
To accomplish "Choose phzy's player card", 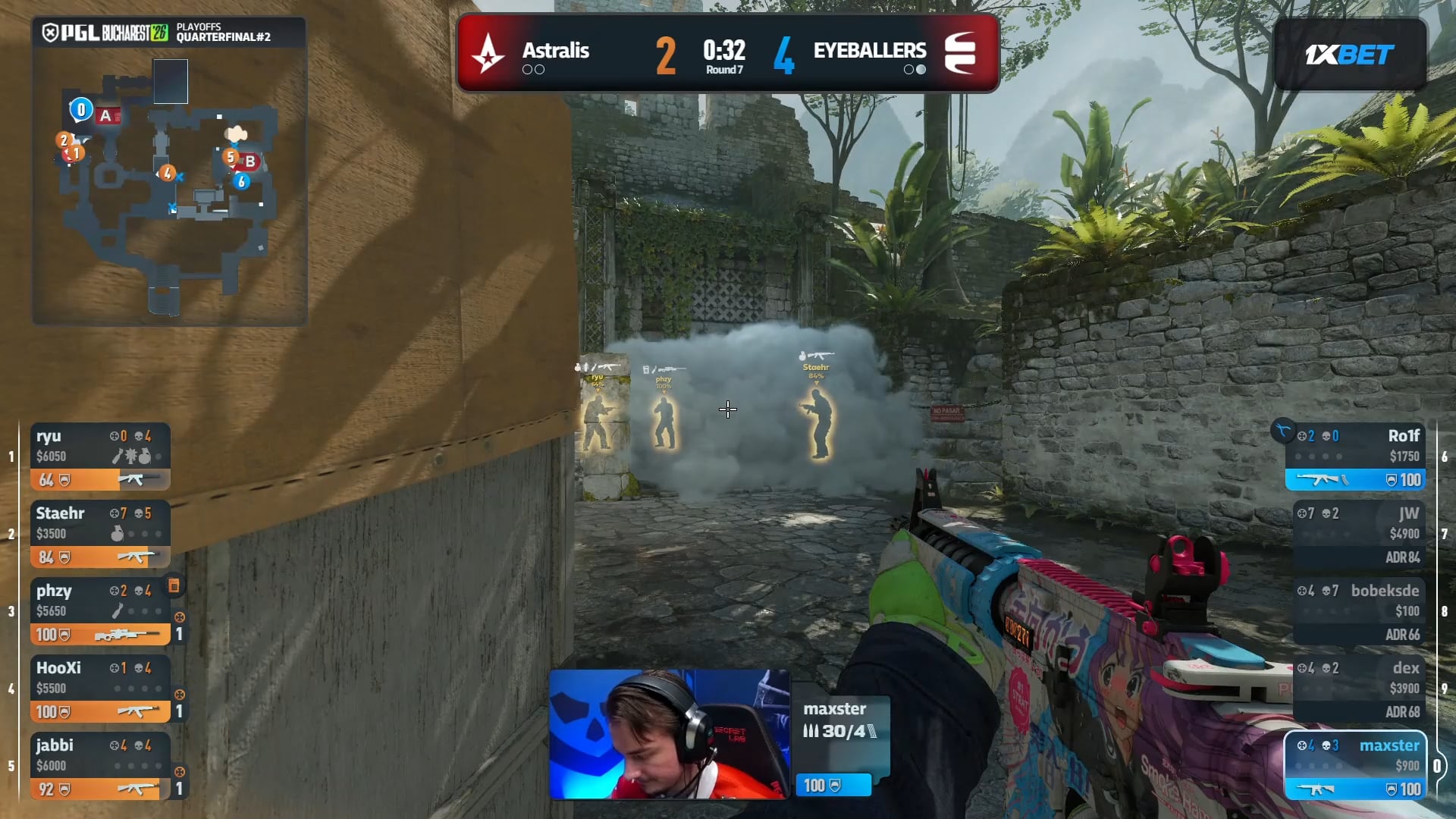I will [100, 611].
